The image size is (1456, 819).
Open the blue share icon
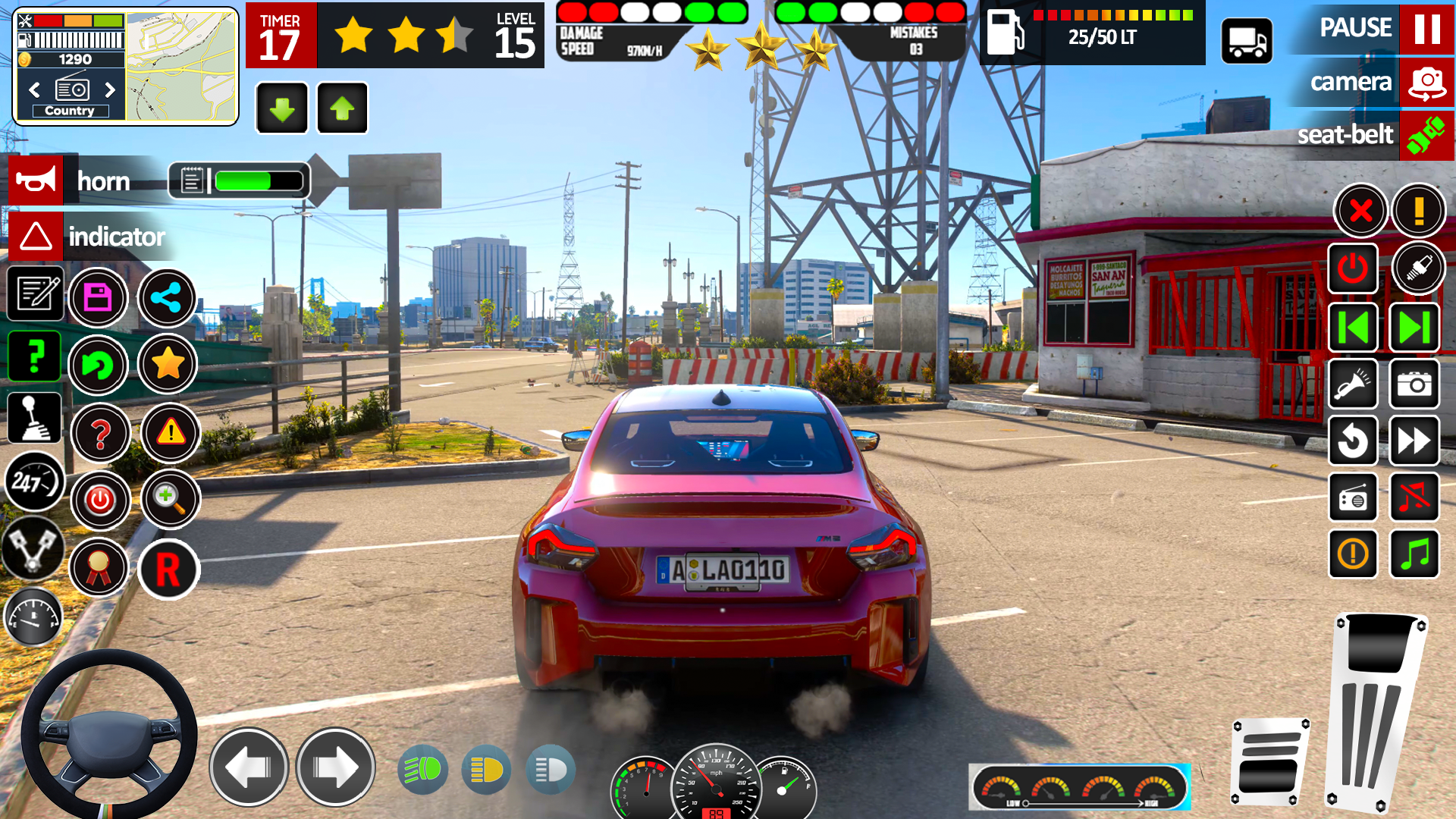tap(167, 297)
